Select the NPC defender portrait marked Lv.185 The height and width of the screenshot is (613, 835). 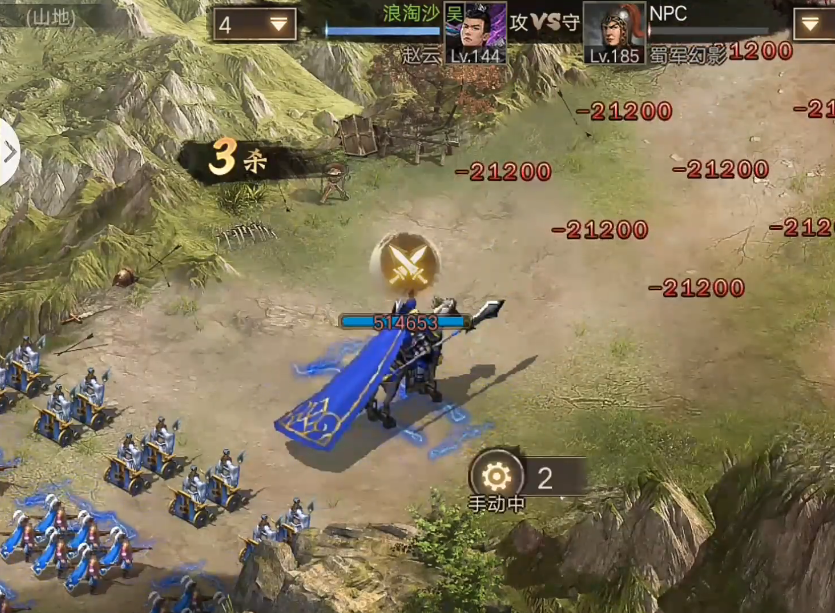pyautogui.click(x=614, y=32)
